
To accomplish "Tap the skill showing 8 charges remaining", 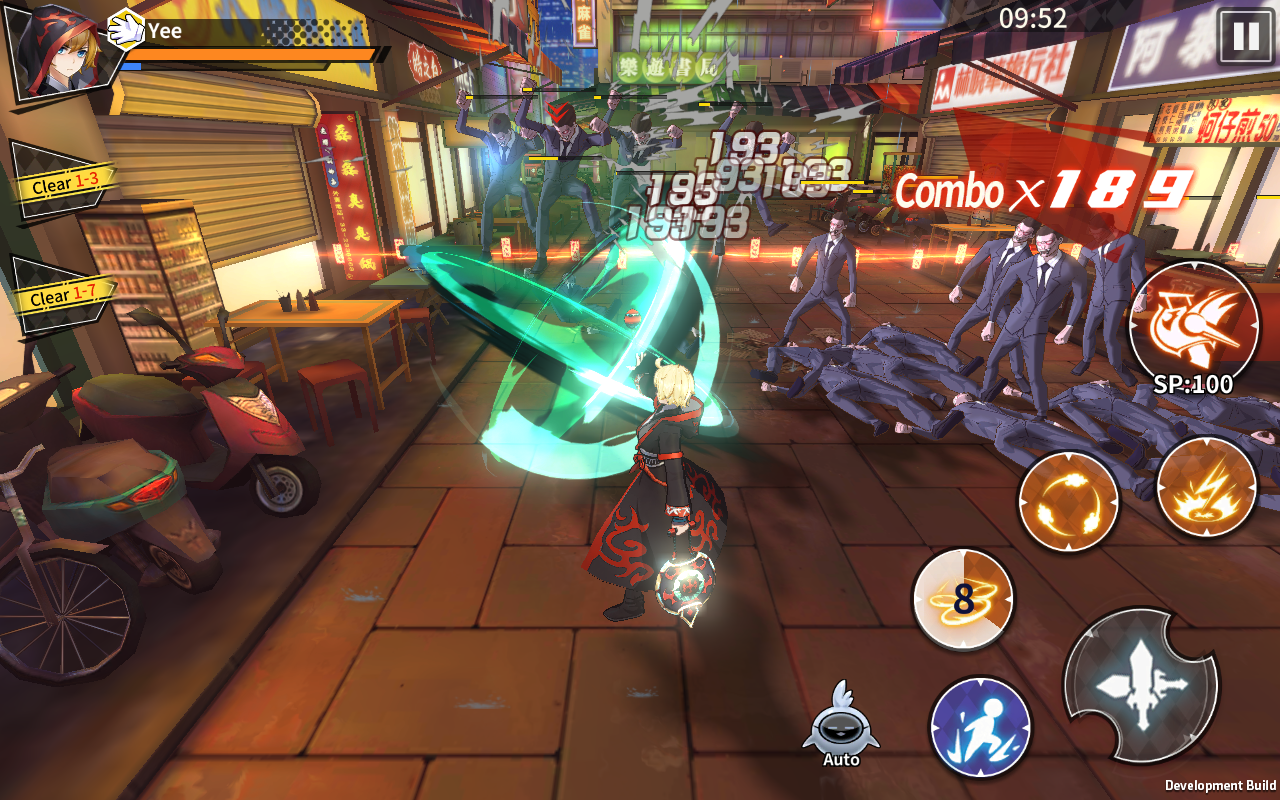I will [x=962, y=597].
